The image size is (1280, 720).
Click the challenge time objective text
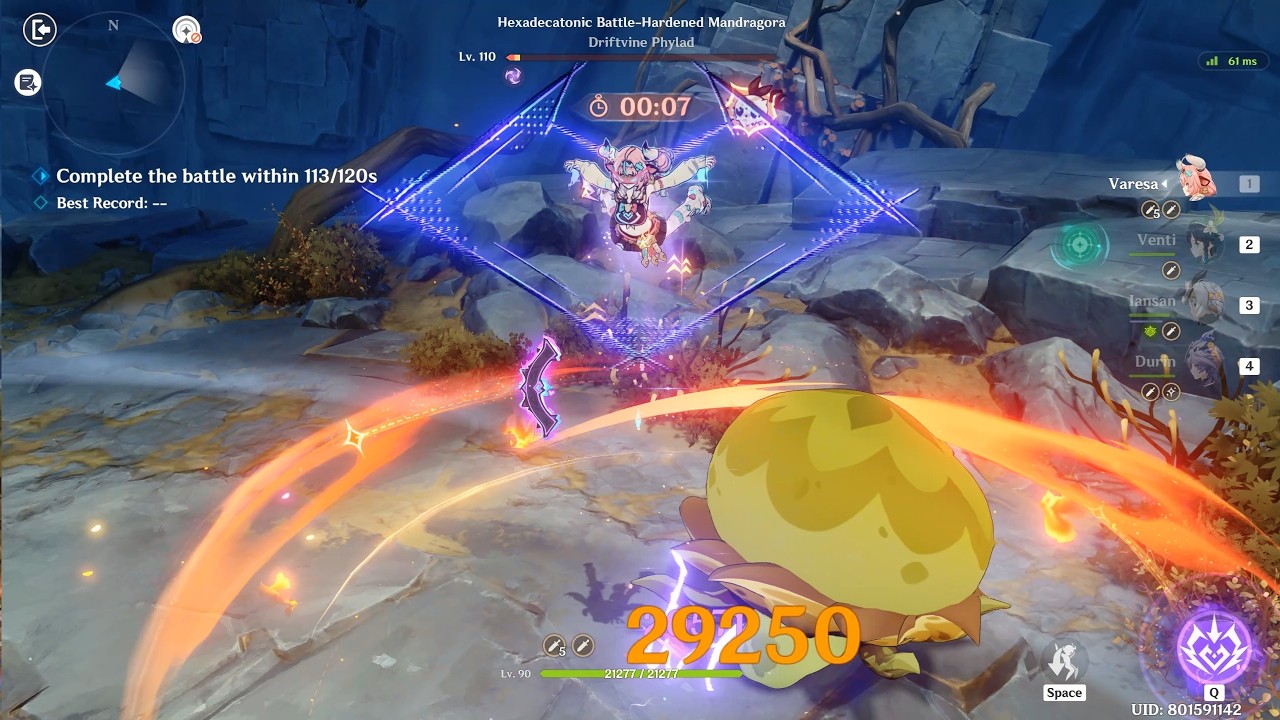216,176
